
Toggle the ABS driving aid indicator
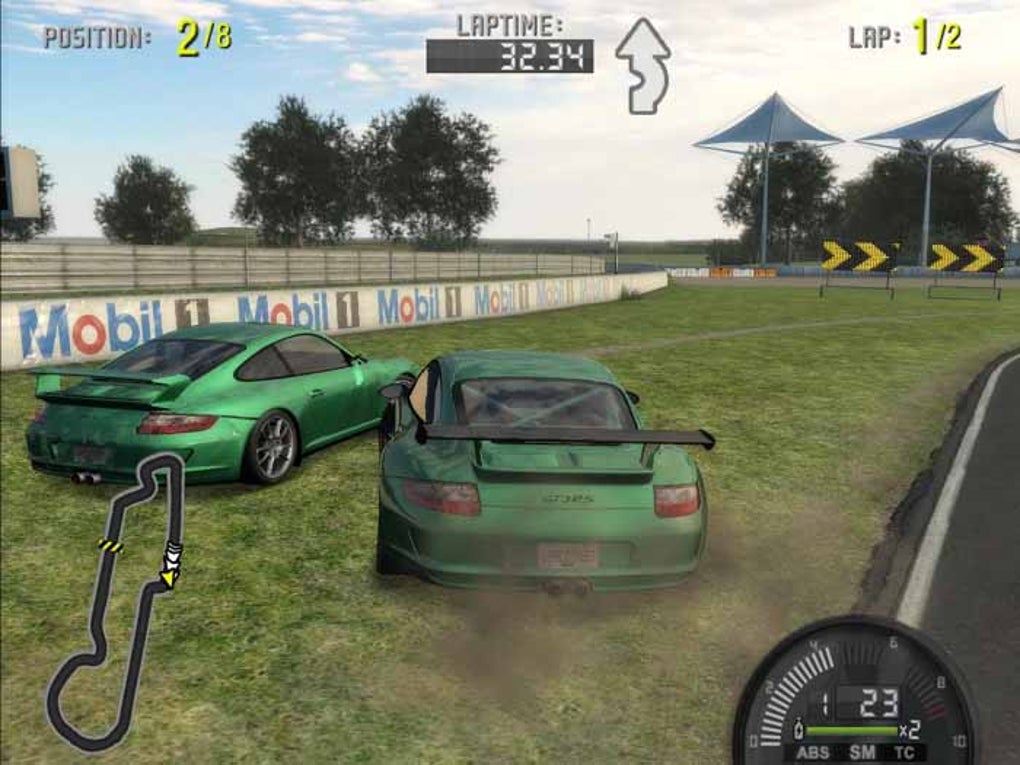tap(812, 753)
